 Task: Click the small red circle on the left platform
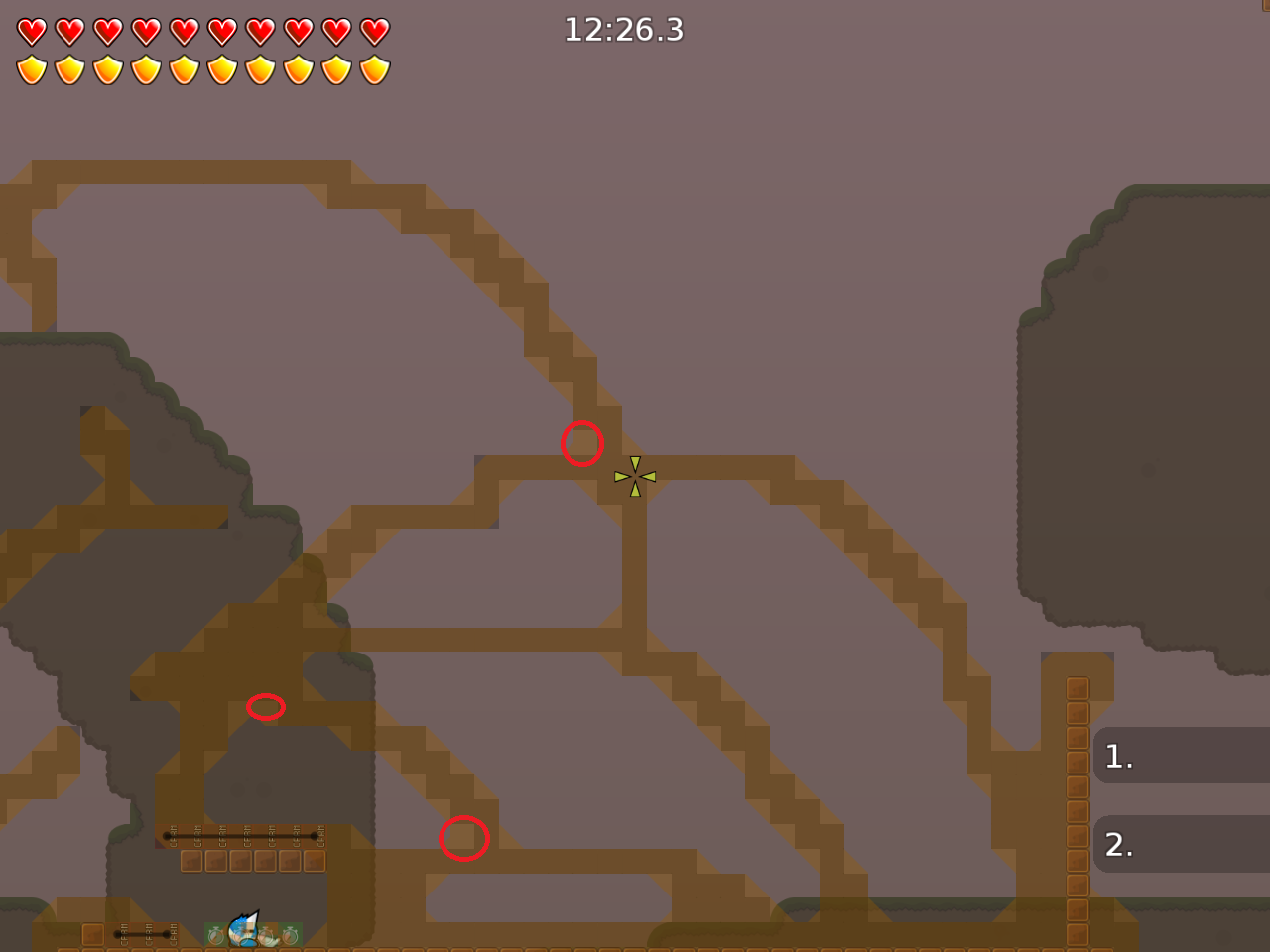(x=266, y=707)
